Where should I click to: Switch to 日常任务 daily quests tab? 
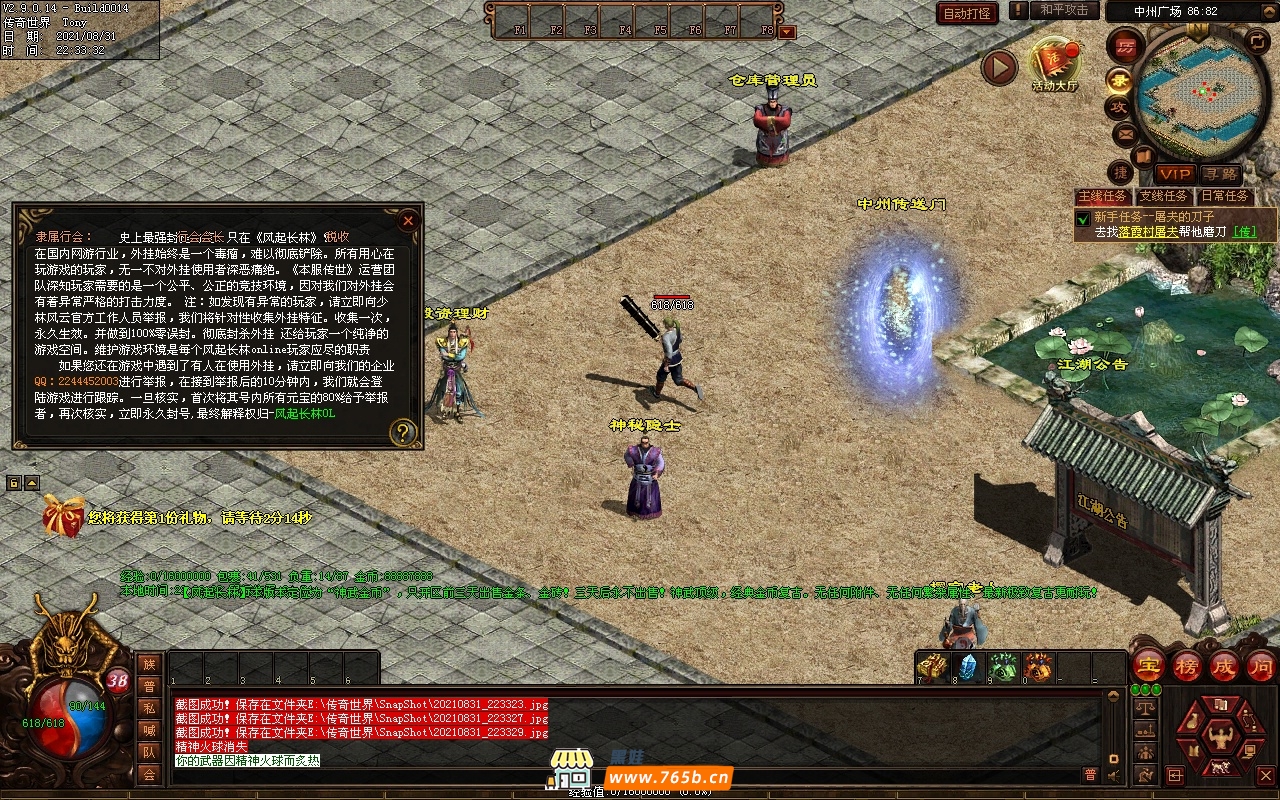click(1225, 196)
